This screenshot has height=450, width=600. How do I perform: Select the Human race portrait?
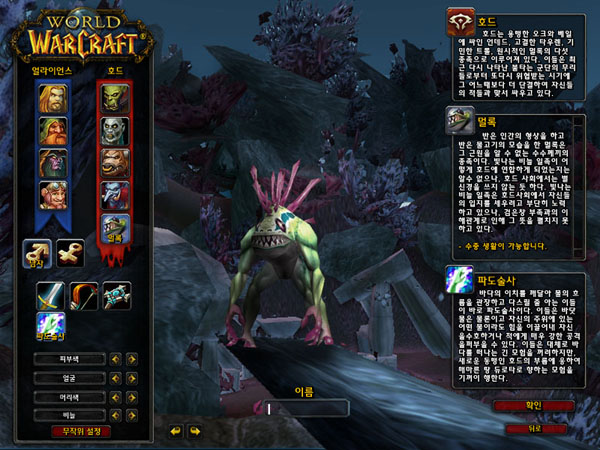[x=52, y=98]
